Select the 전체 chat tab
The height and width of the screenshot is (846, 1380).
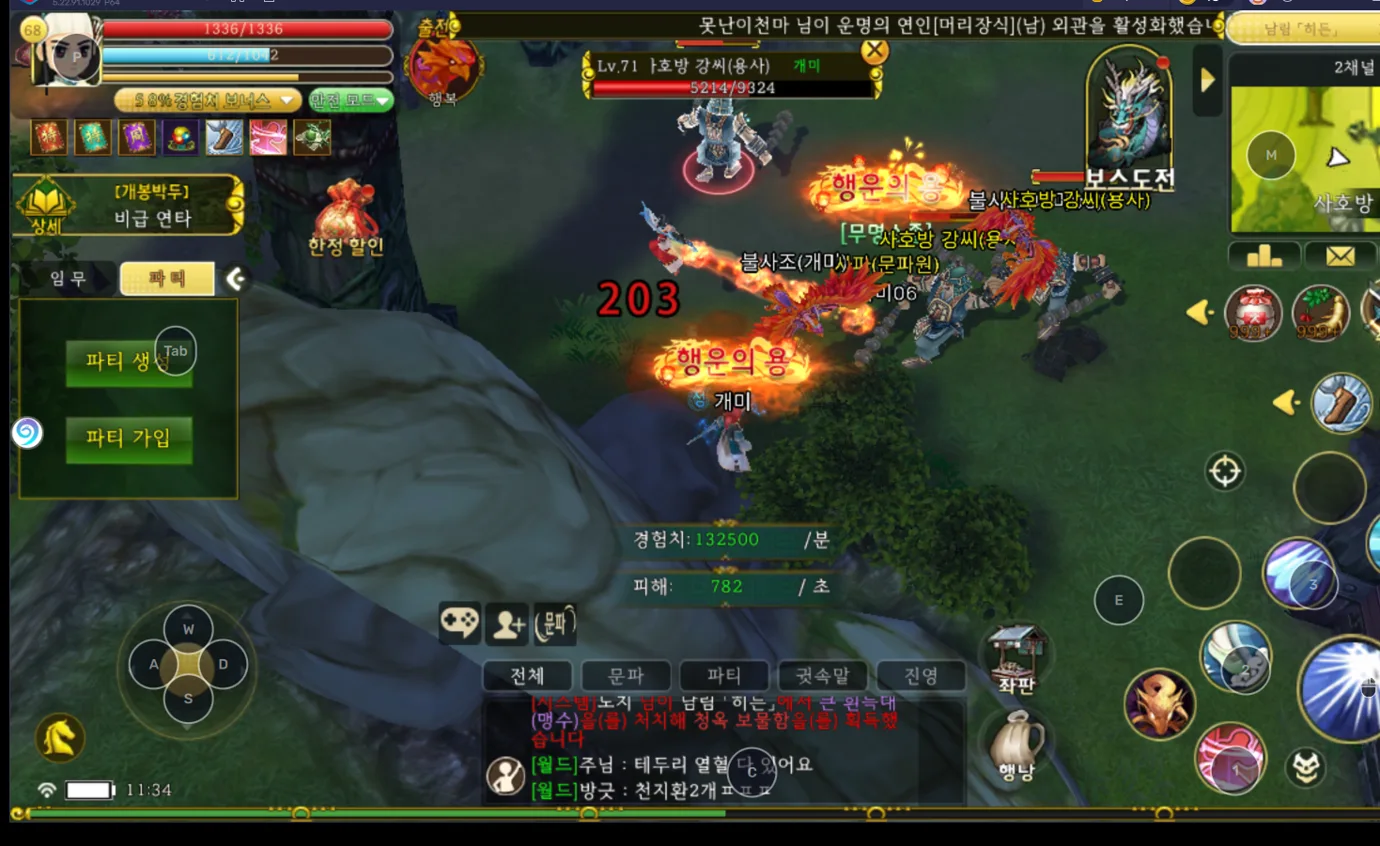click(526, 677)
